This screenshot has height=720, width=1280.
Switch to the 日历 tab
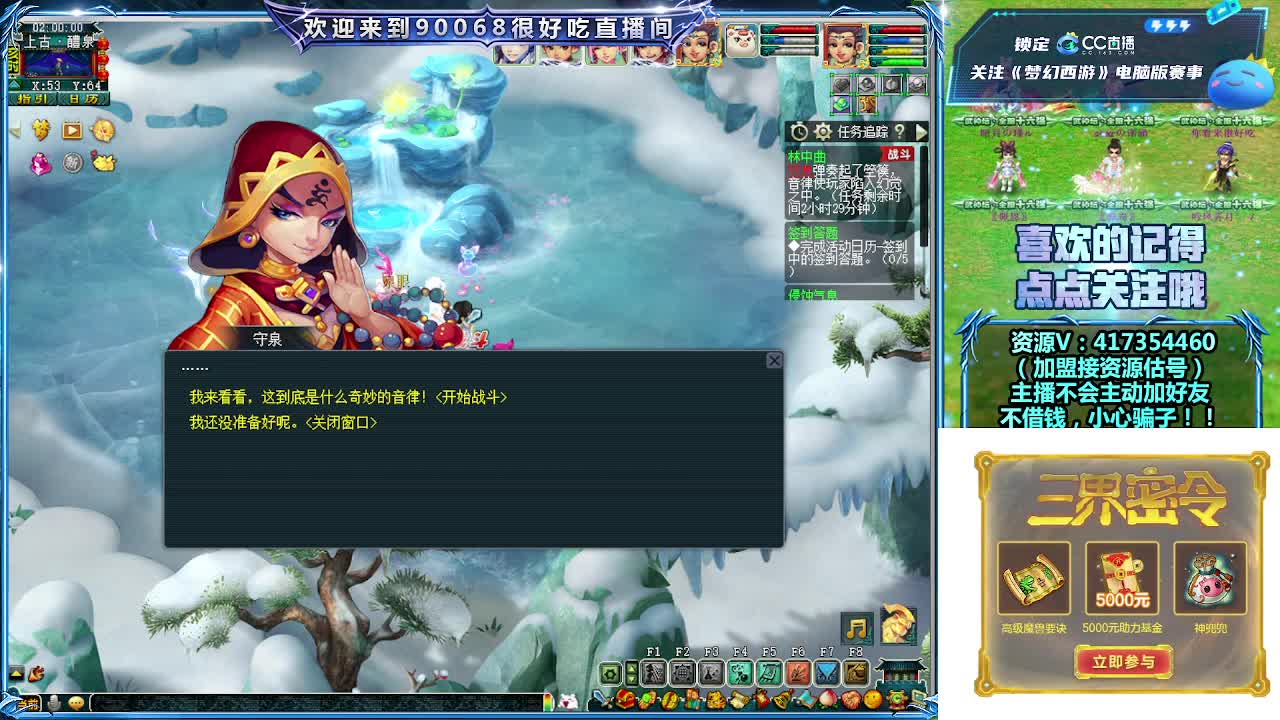(85, 98)
